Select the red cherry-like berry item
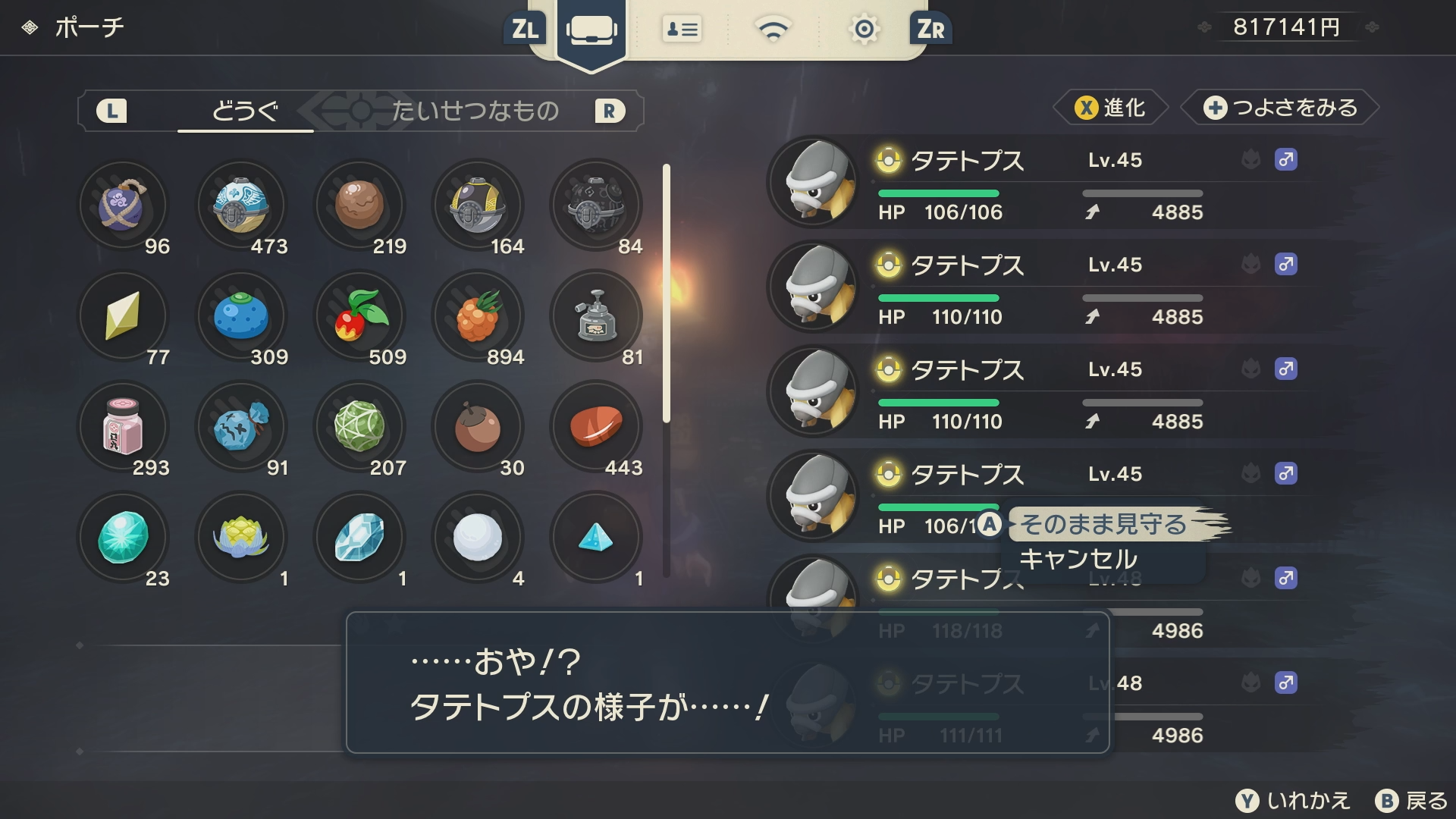The image size is (1456, 819). click(x=359, y=316)
